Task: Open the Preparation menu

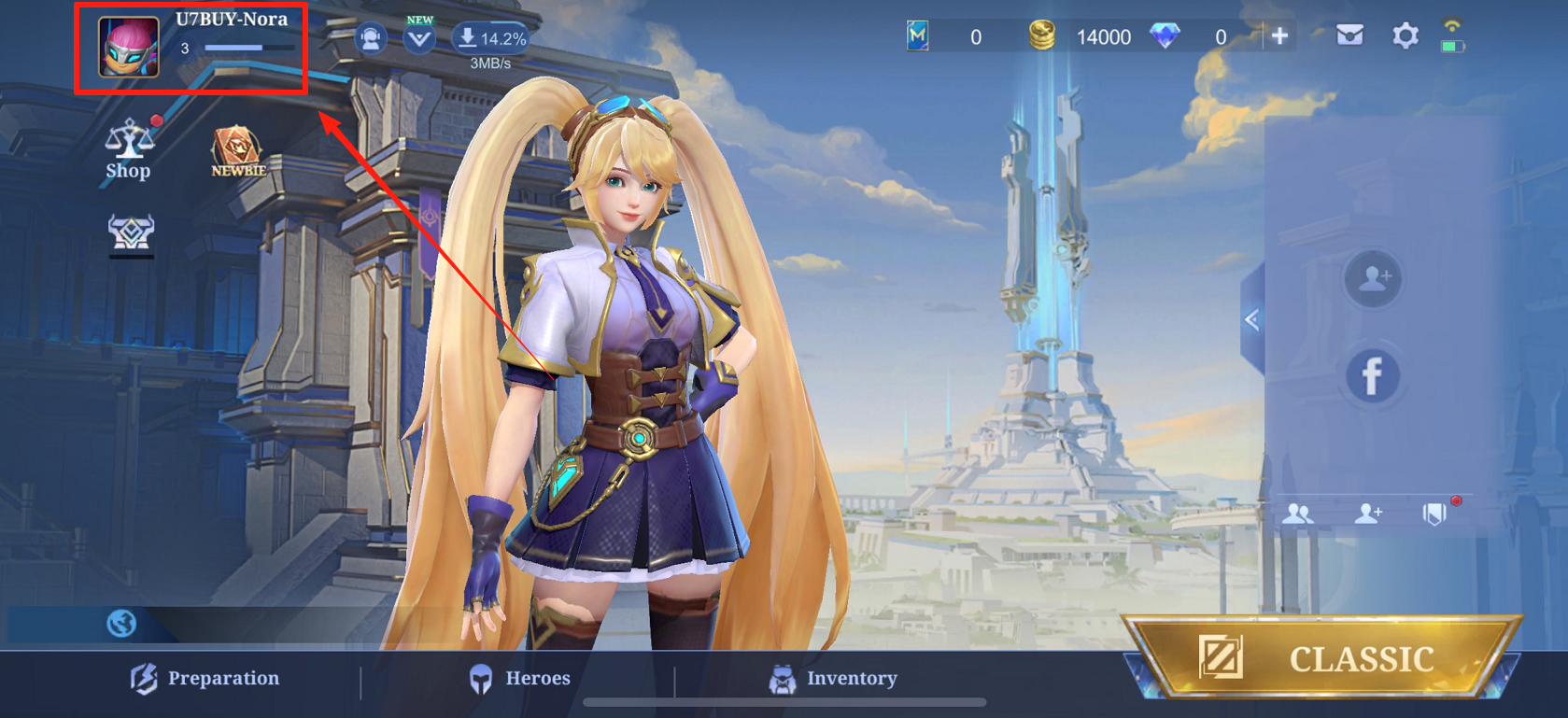Action: (x=205, y=679)
